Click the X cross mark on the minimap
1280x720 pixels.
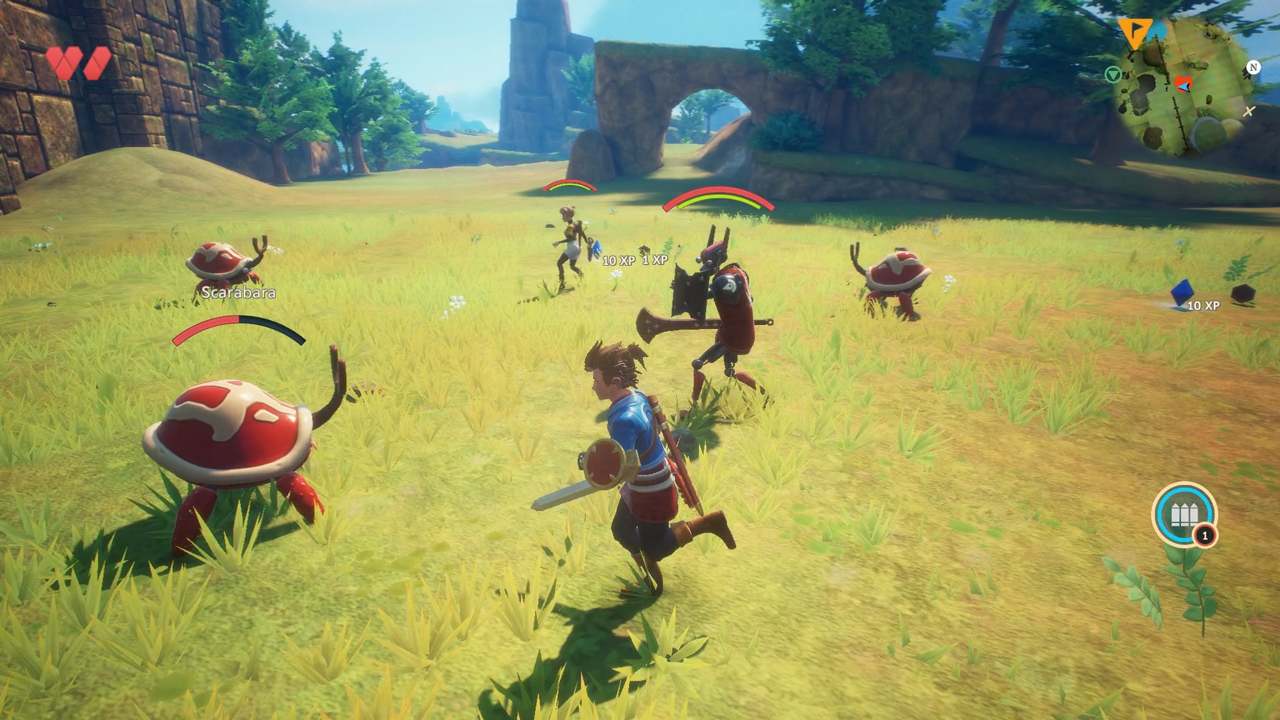click(x=1249, y=110)
